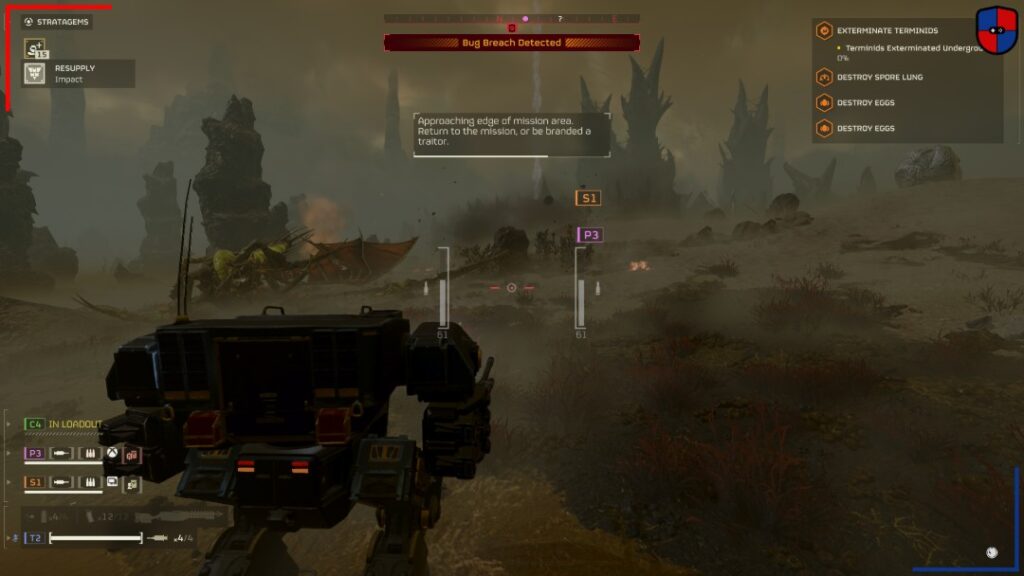Select the P3 squad member row tag
This screenshot has height=576, width=1024.
[35, 454]
